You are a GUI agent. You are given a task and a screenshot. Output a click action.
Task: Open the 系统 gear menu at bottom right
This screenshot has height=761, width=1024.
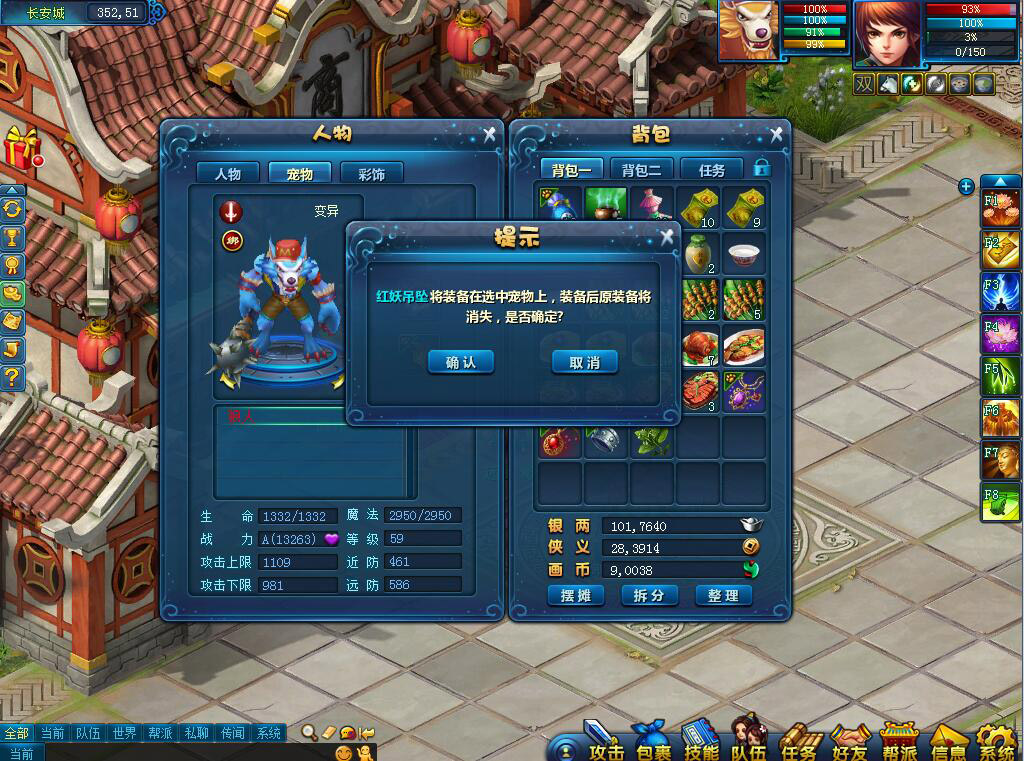pyautogui.click(x=996, y=743)
